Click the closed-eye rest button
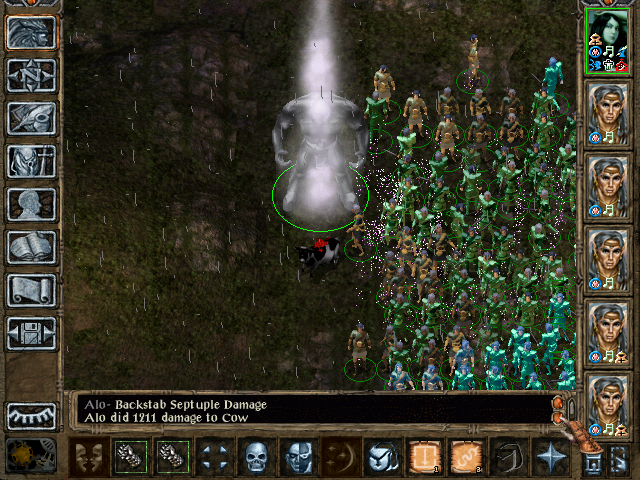 click(x=31, y=416)
